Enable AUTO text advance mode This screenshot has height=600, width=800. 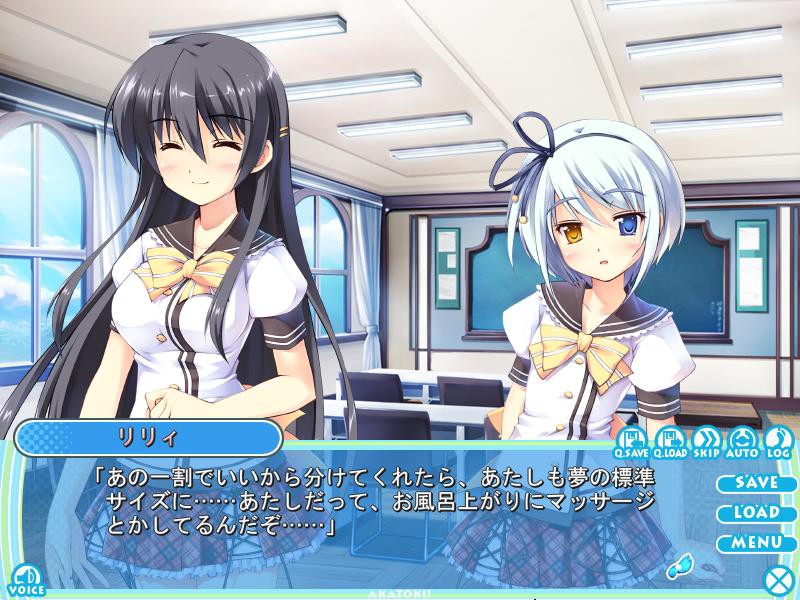(x=742, y=440)
